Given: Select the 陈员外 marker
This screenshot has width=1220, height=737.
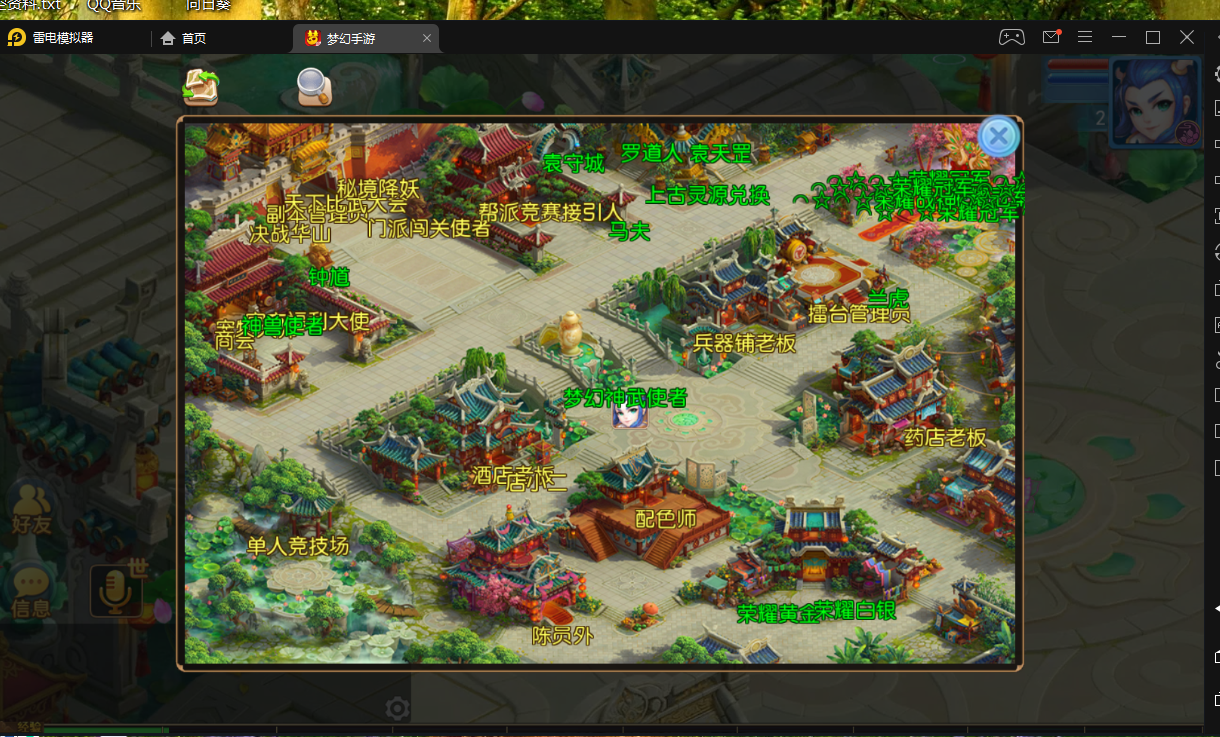Looking at the screenshot, I should click(x=563, y=635).
